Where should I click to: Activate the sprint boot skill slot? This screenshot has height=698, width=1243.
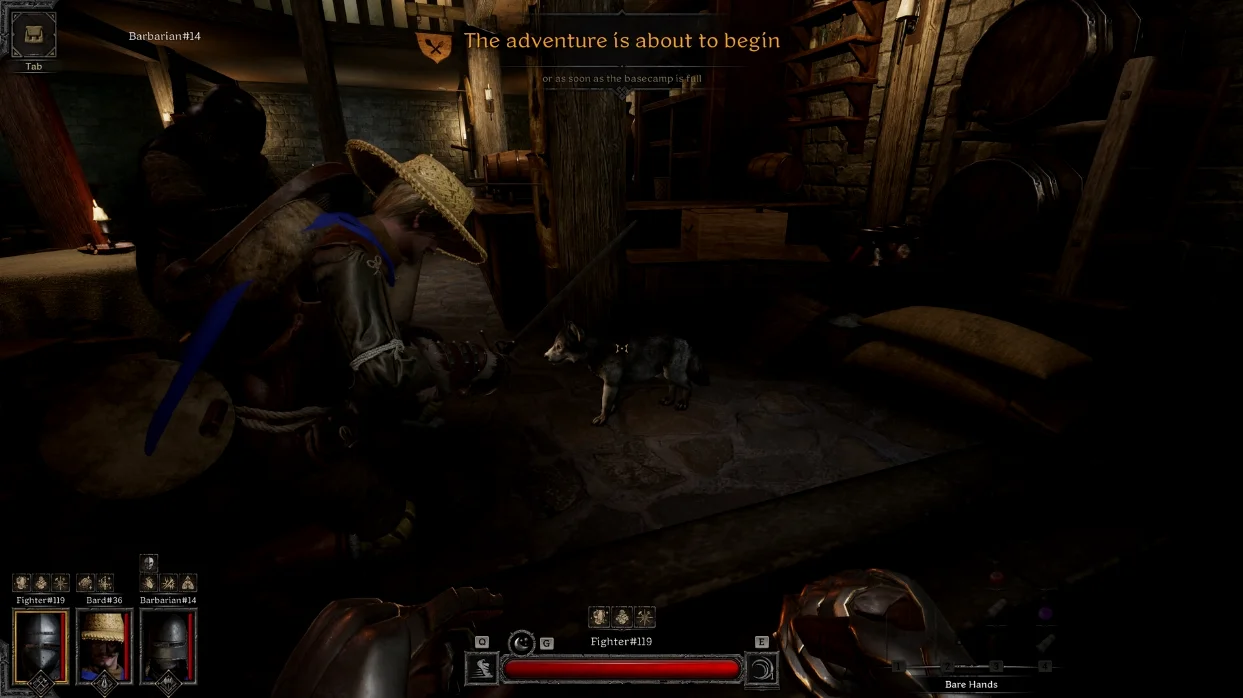482,669
